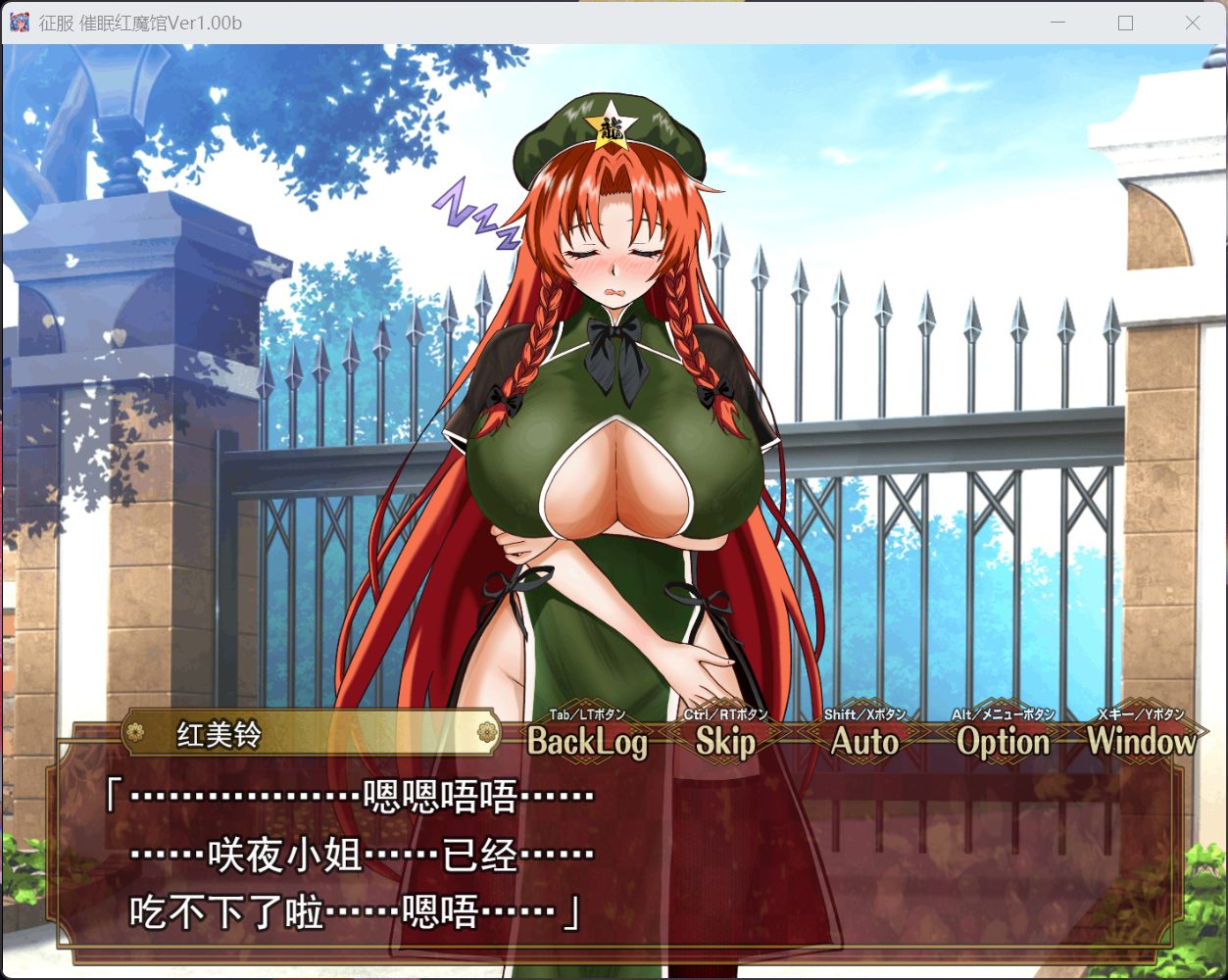Activate the Skip button

pos(725,742)
